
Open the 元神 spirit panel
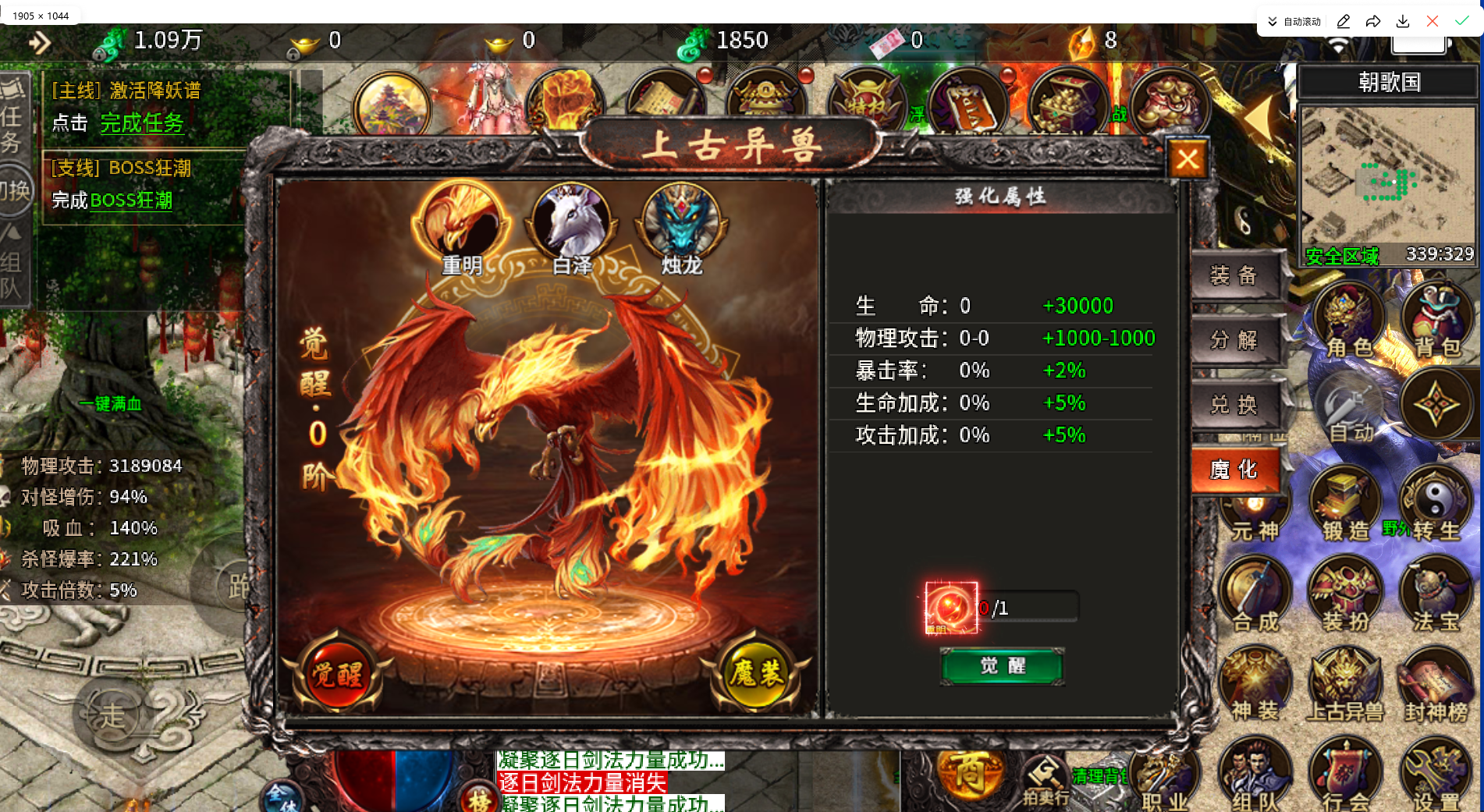(x=1256, y=507)
